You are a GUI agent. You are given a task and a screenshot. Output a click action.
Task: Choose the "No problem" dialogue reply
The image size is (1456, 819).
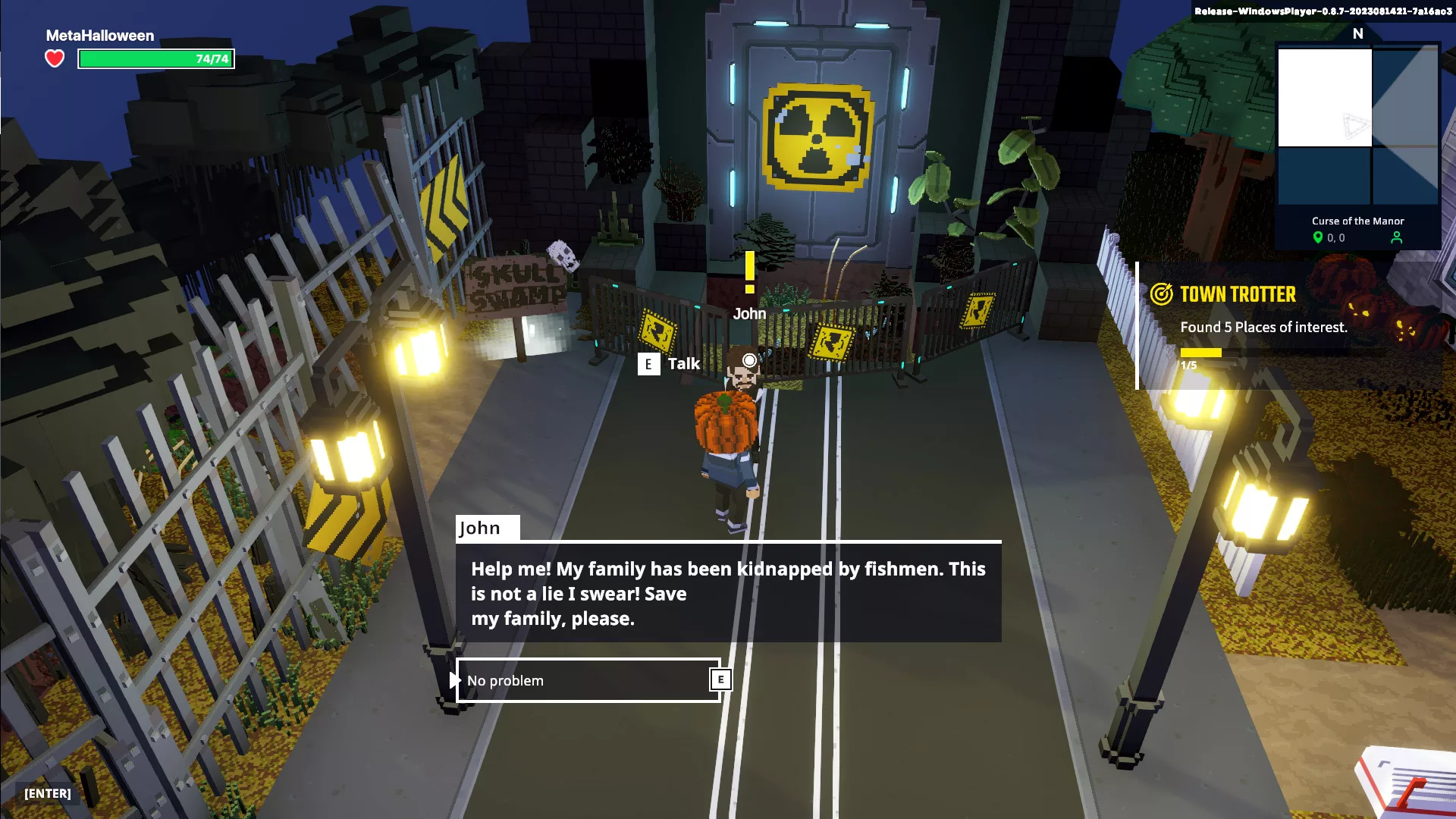(x=588, y=680)
